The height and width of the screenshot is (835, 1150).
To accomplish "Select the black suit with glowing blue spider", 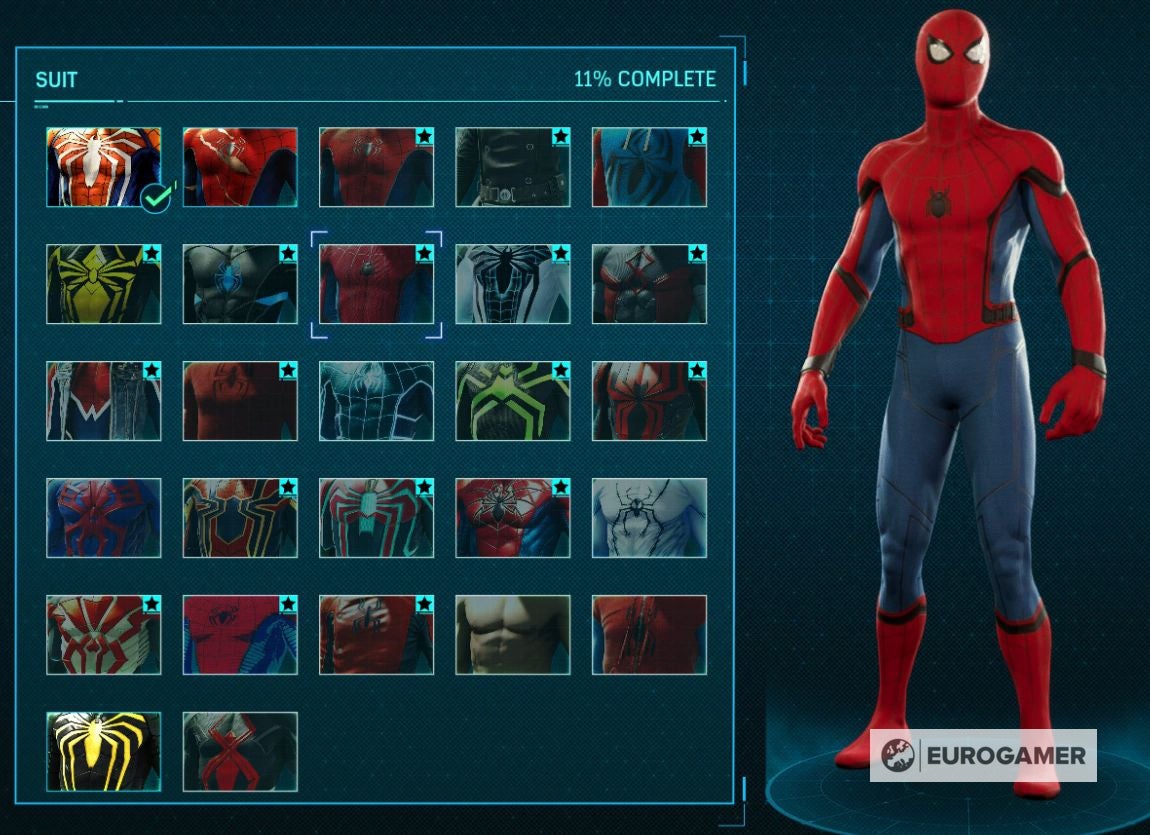I will [240, 284].
